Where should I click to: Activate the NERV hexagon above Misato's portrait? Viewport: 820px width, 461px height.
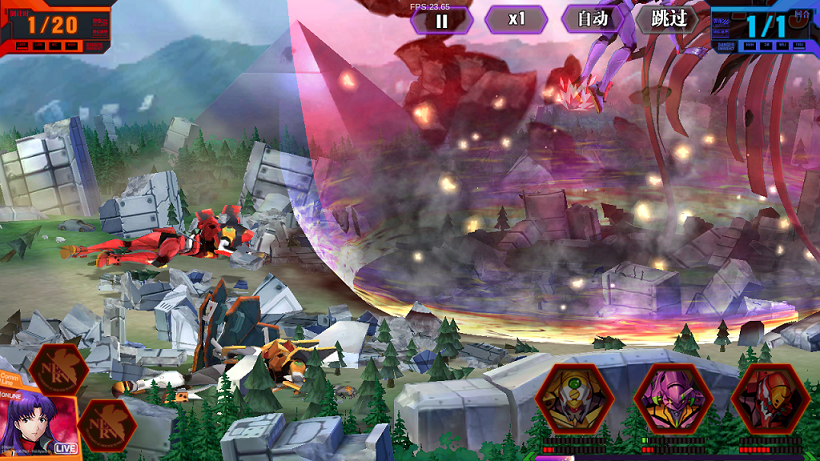tap(57, 368)
